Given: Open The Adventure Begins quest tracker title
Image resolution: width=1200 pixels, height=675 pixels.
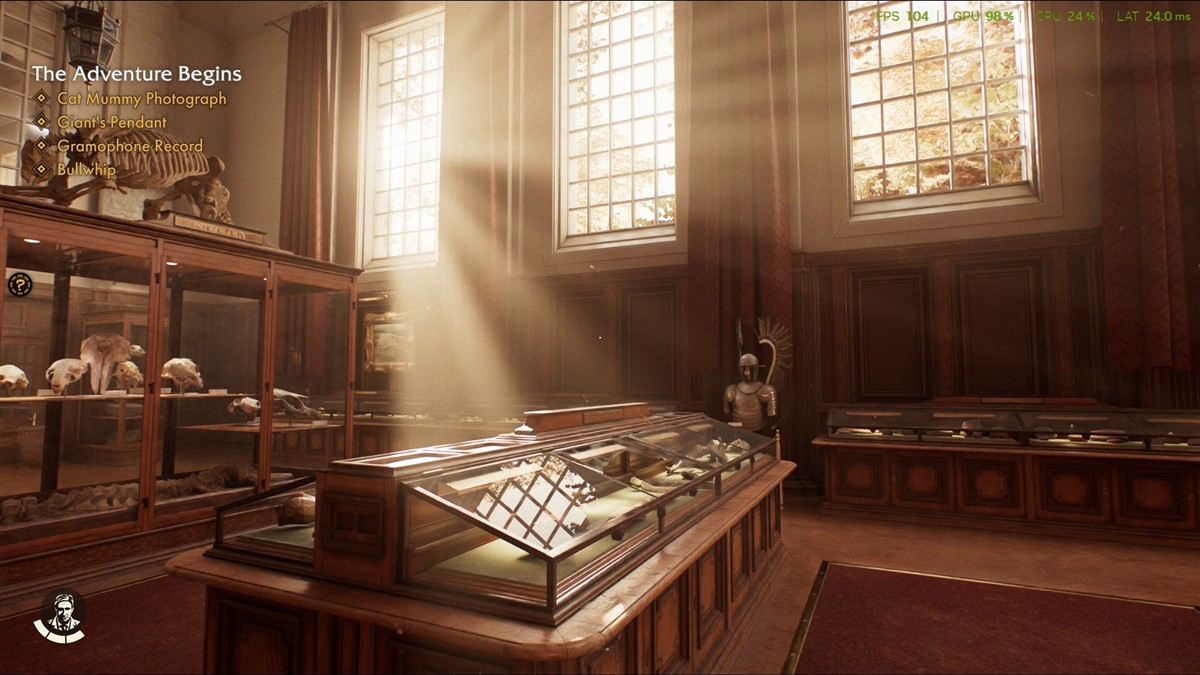Looking at the screenshot, I should (136, 74).
